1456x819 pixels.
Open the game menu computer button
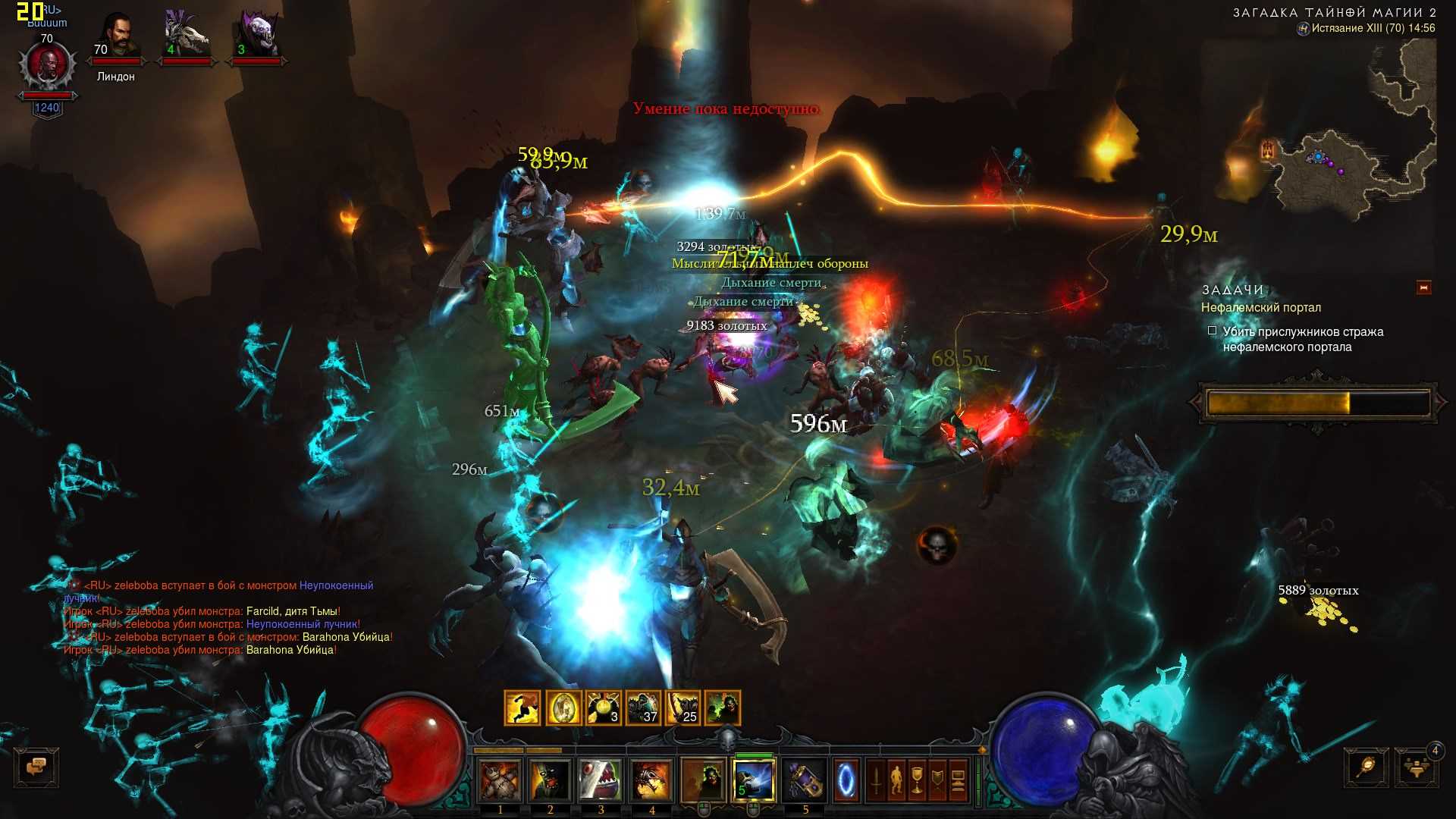958,781
